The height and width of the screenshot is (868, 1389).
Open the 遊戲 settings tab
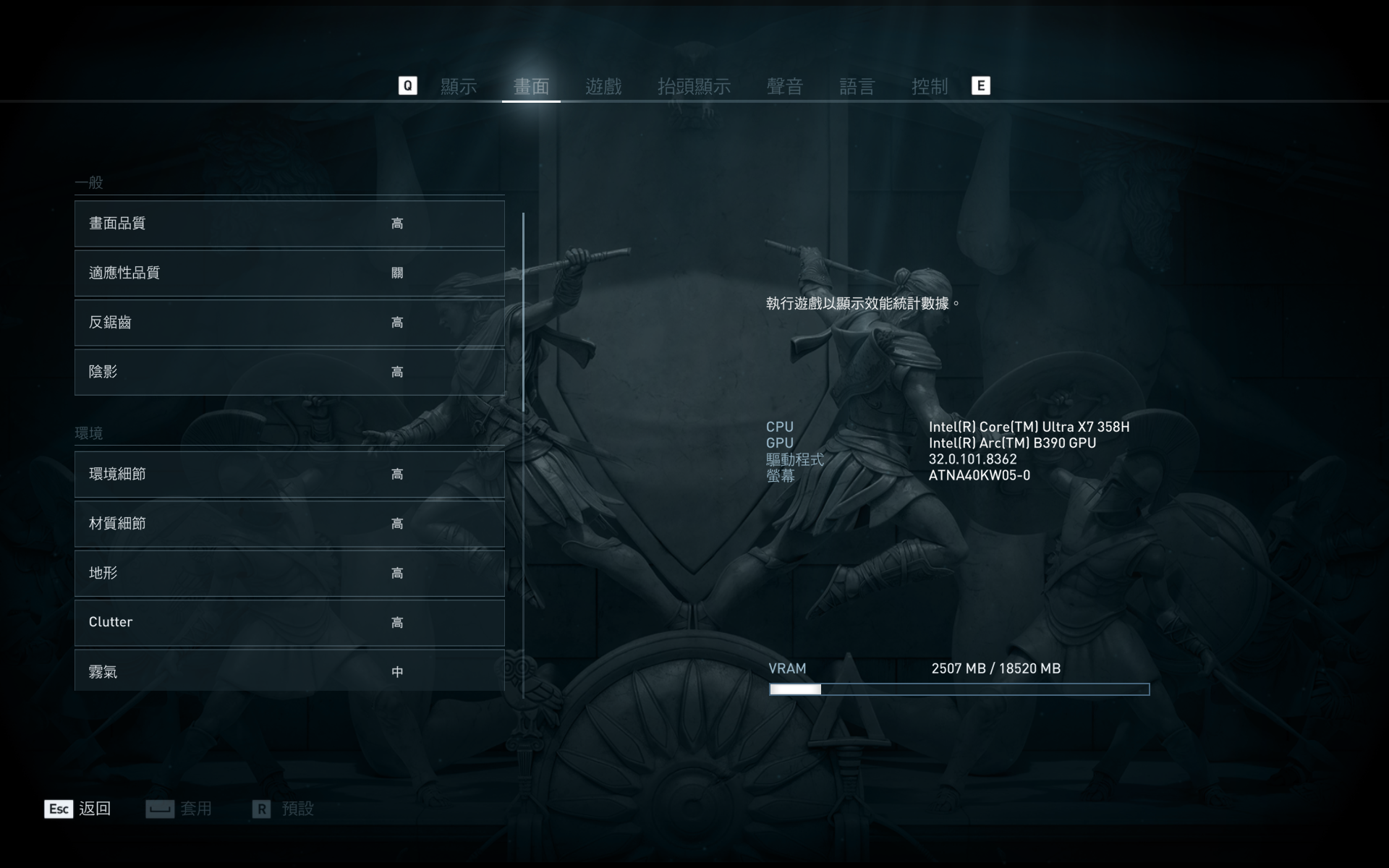click(x=603, y=87)
